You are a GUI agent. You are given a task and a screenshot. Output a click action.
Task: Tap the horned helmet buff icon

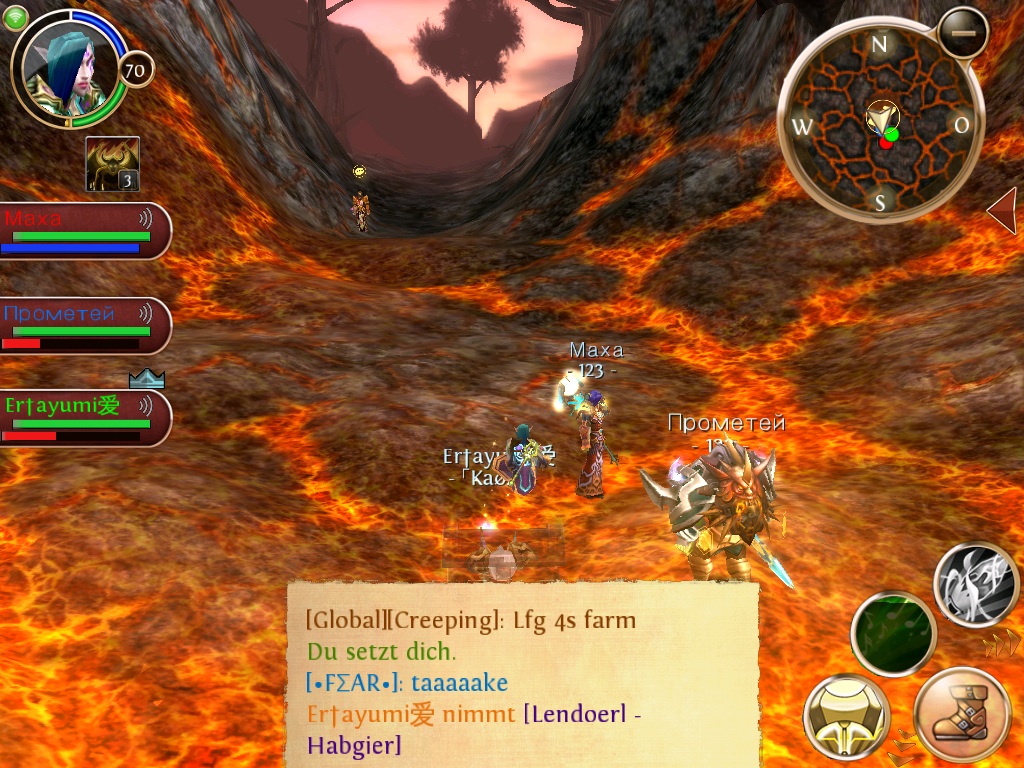point(112,164)
